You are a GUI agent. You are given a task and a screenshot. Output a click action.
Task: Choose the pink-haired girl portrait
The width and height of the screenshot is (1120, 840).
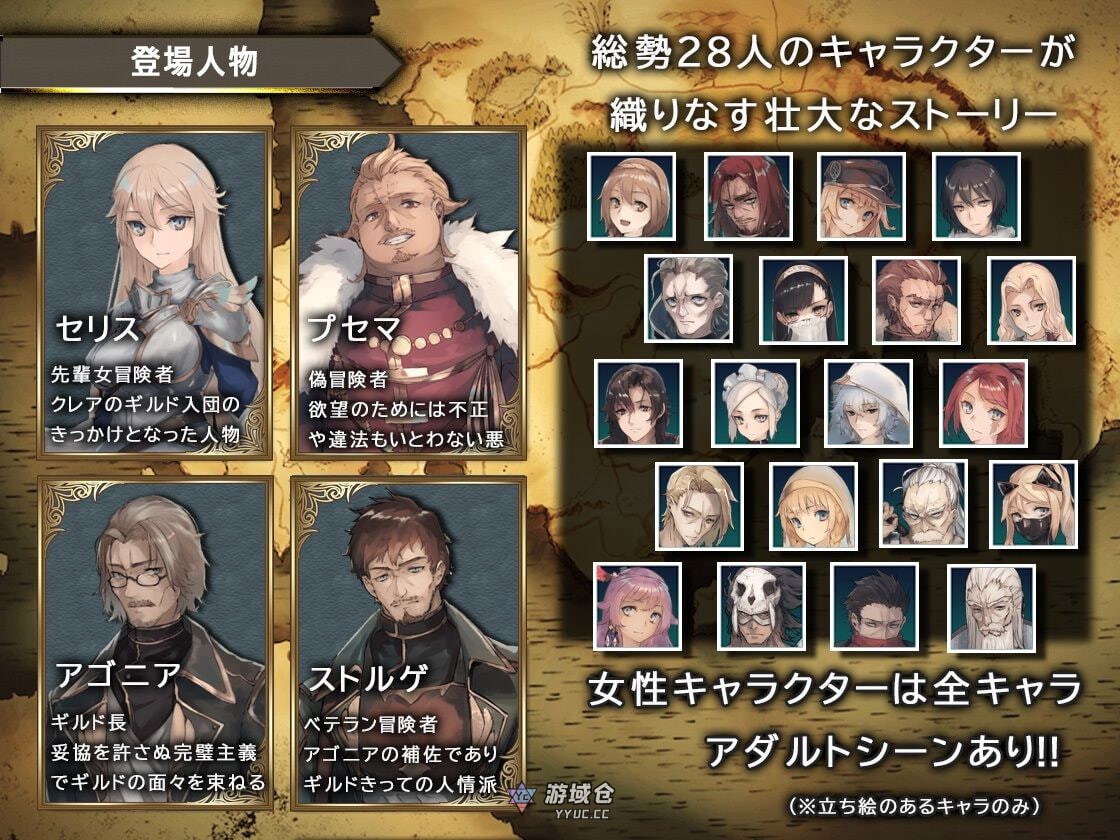pos(637,607)
